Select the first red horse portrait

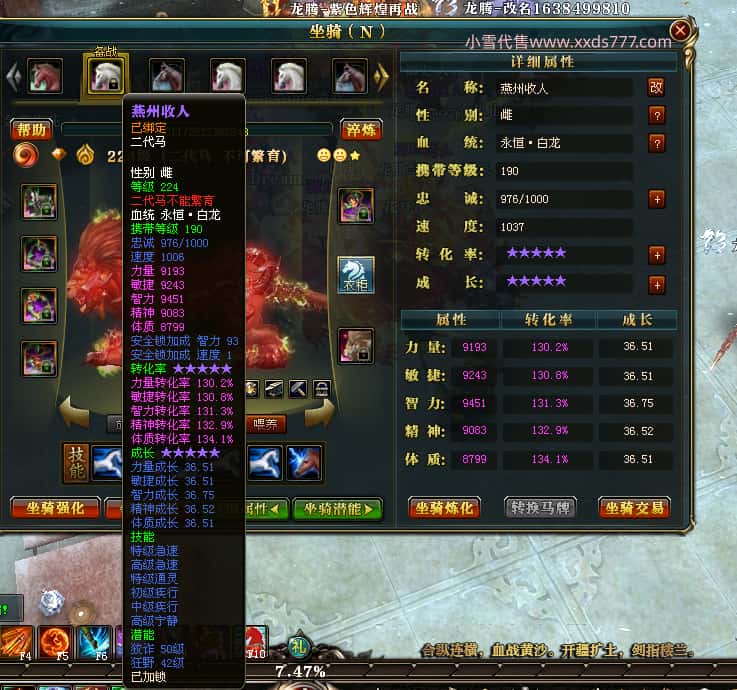[44, 76]
